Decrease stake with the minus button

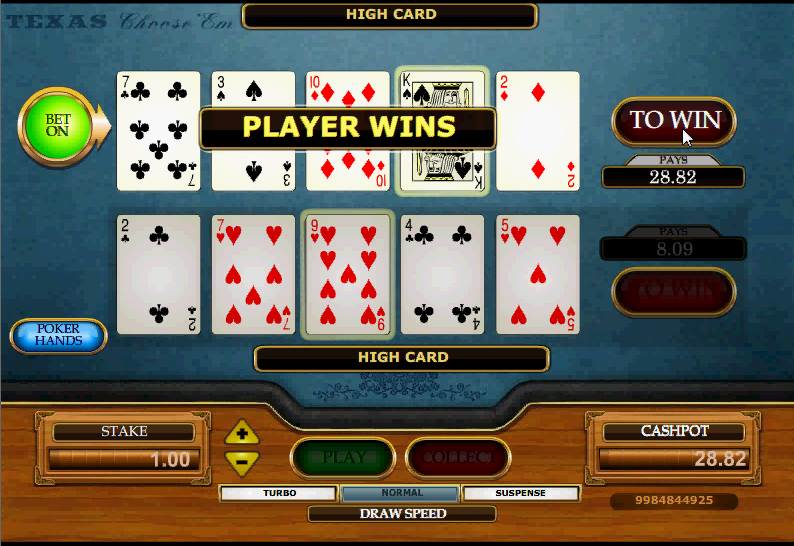[x=242, y=461]
